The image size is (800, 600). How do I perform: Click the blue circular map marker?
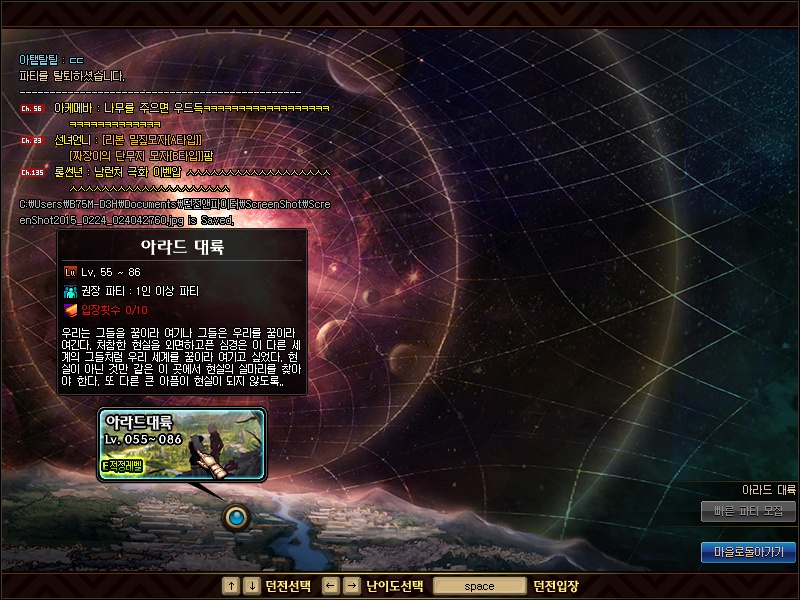pyautogui.click(x=236, y=517)
